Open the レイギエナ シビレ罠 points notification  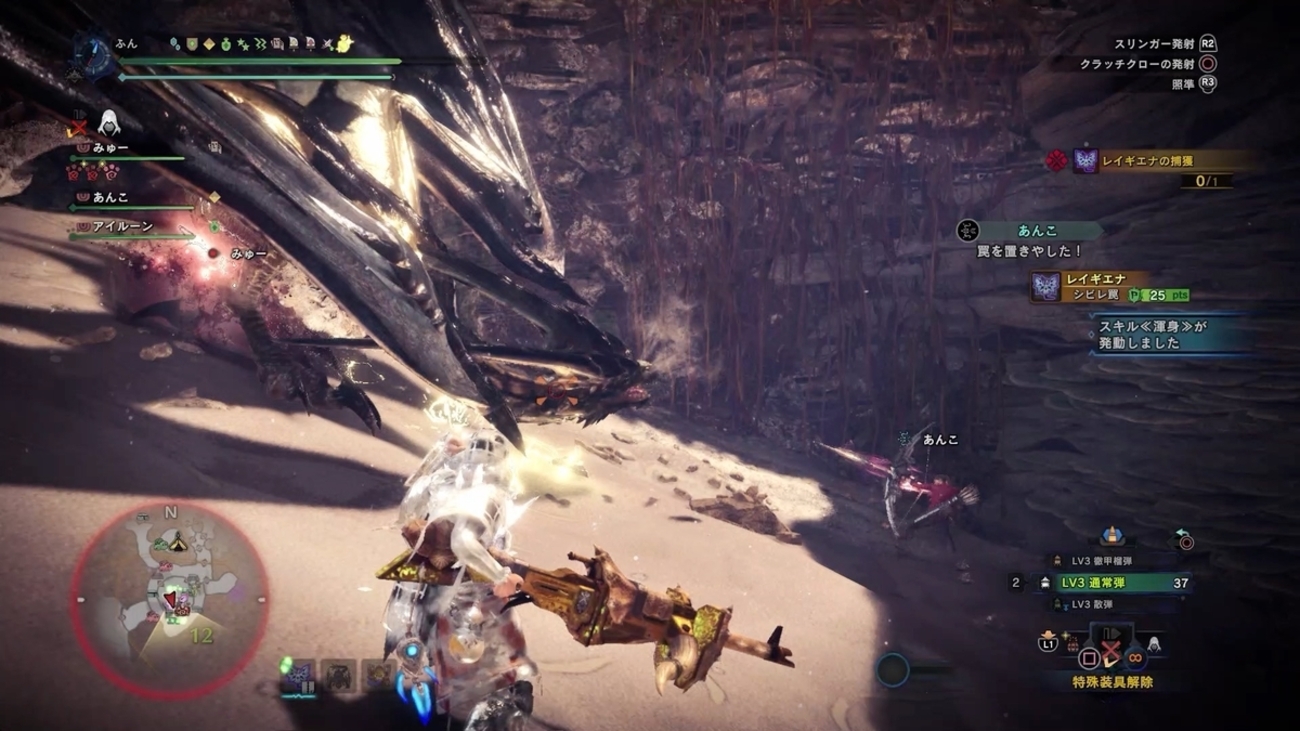1108,287
